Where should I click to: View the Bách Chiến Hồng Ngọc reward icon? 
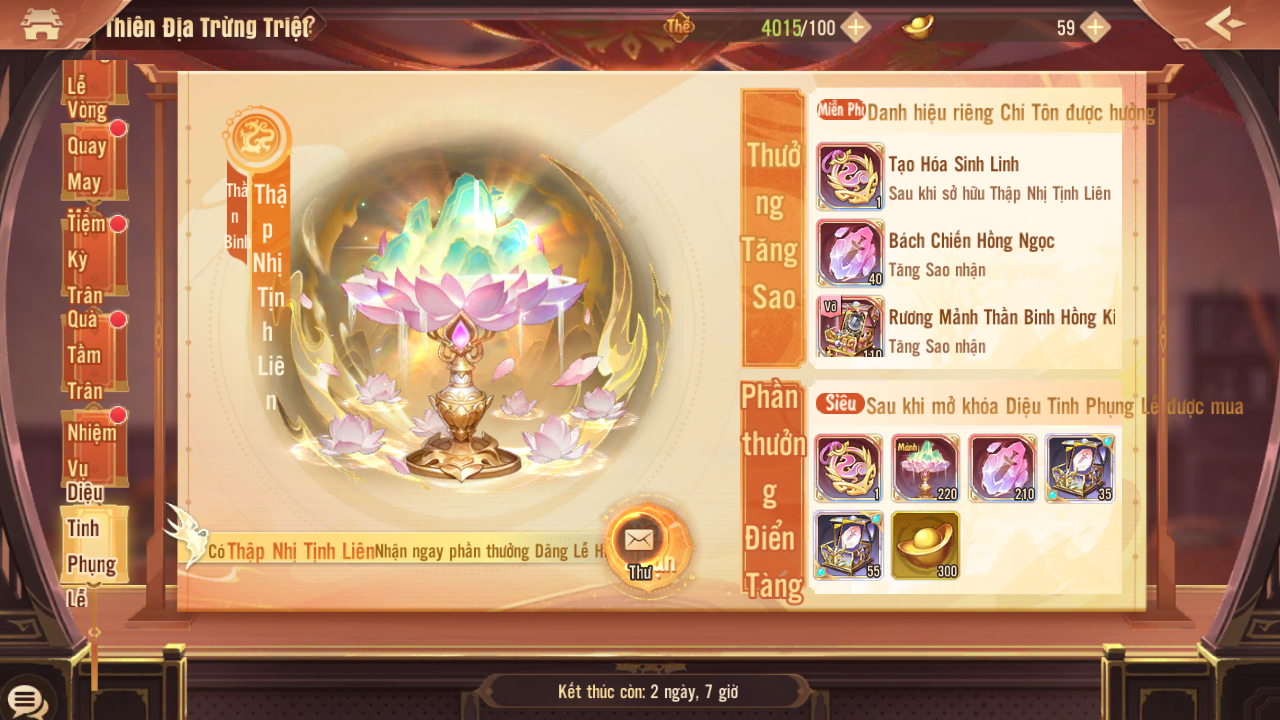[850, 253]
